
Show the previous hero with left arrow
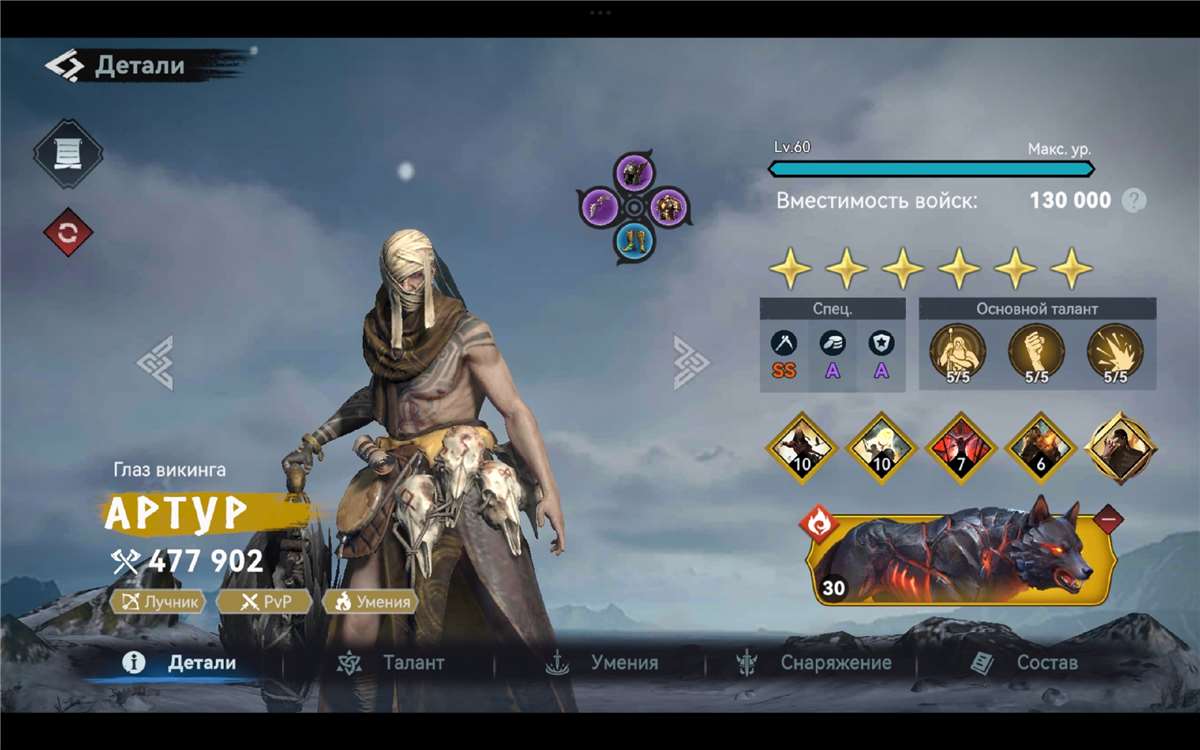(x=156, y=362)
